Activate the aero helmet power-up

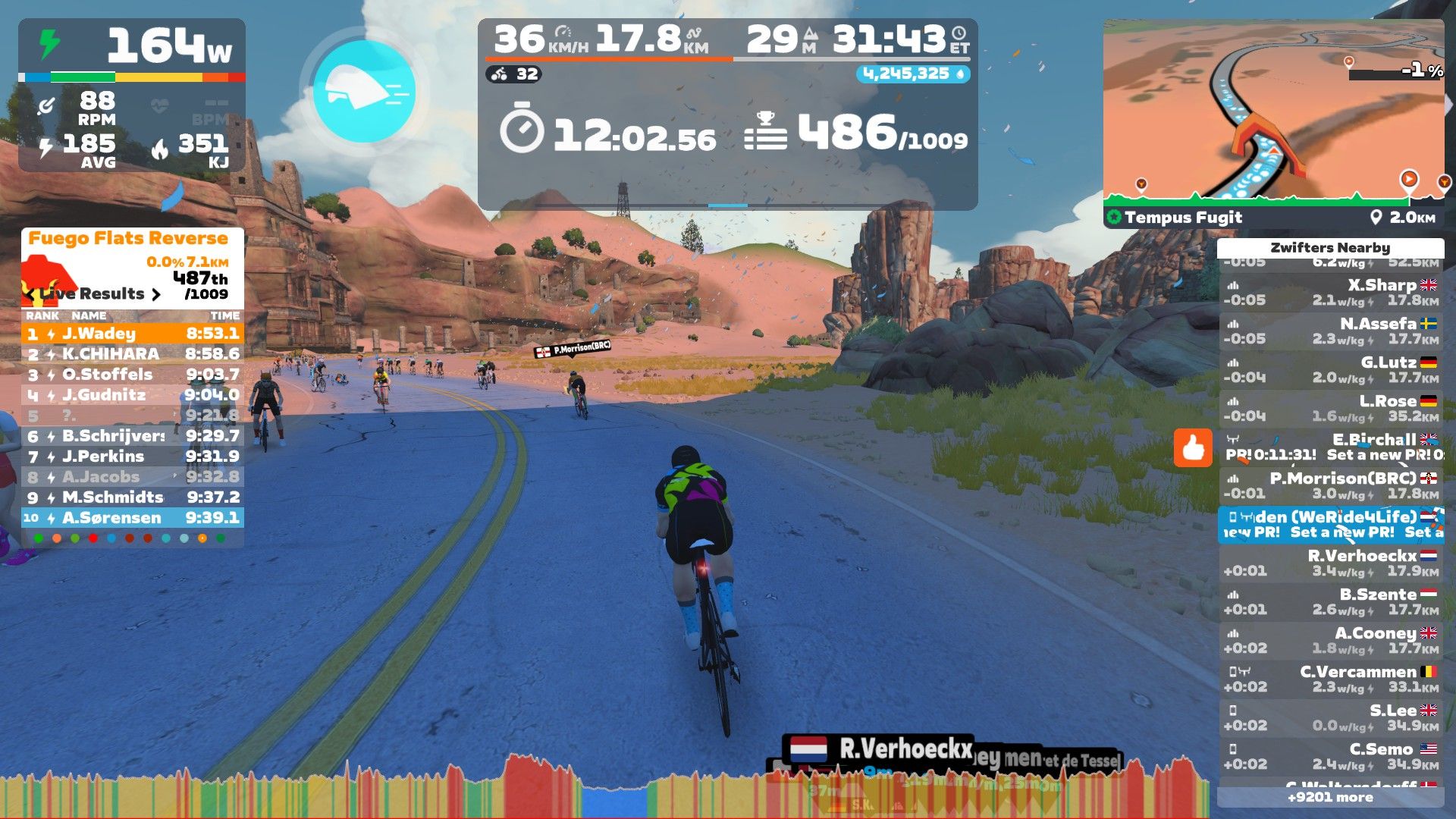point(364,92)
